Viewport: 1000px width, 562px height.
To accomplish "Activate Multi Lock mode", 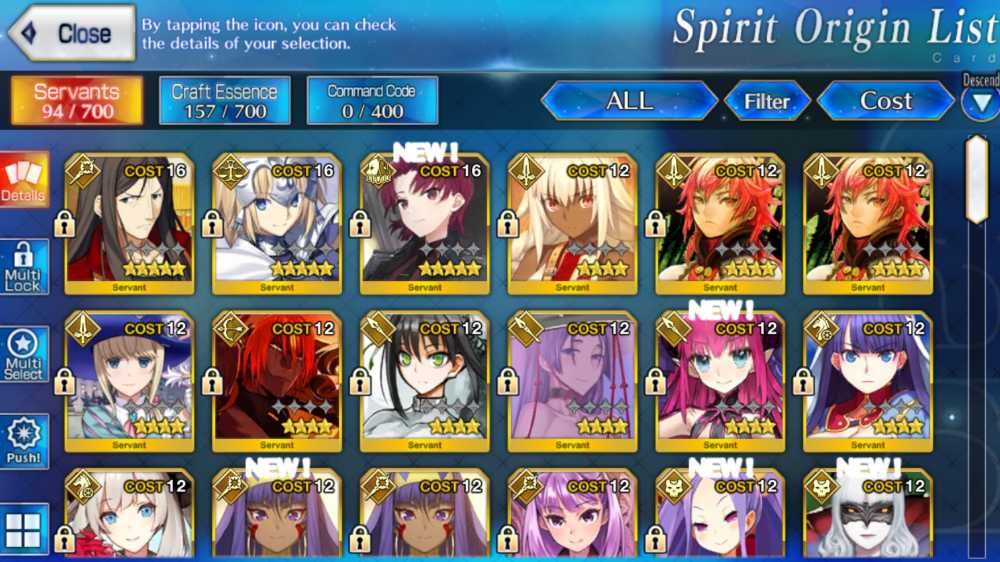I will click(x=24, y=268).
